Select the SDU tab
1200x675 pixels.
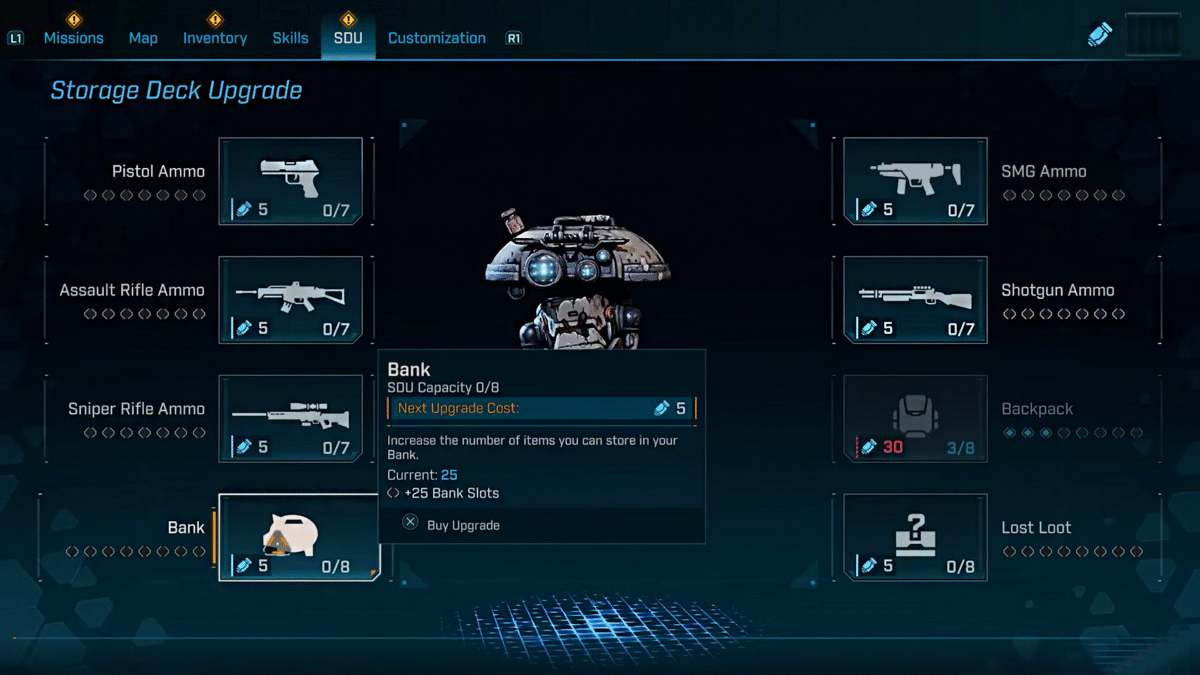348,38
